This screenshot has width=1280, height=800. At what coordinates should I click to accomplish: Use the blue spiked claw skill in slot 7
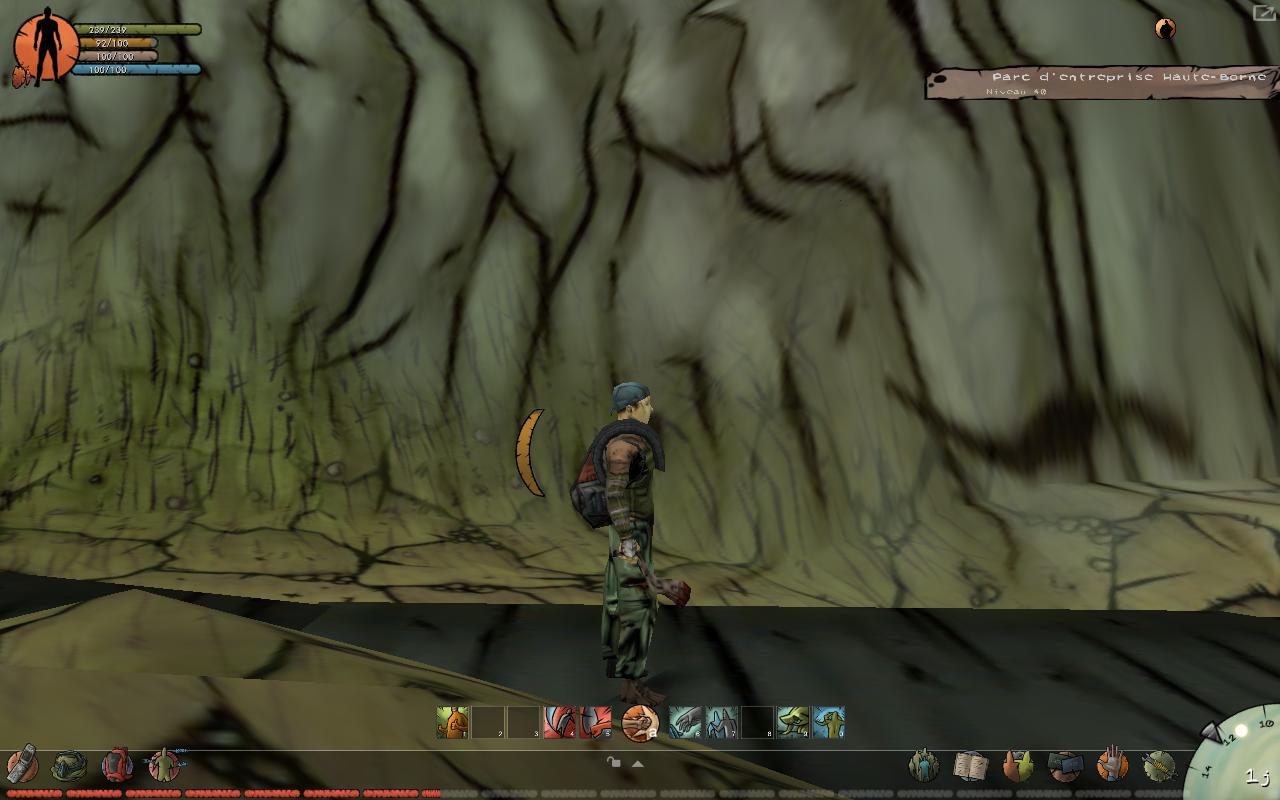722,722
